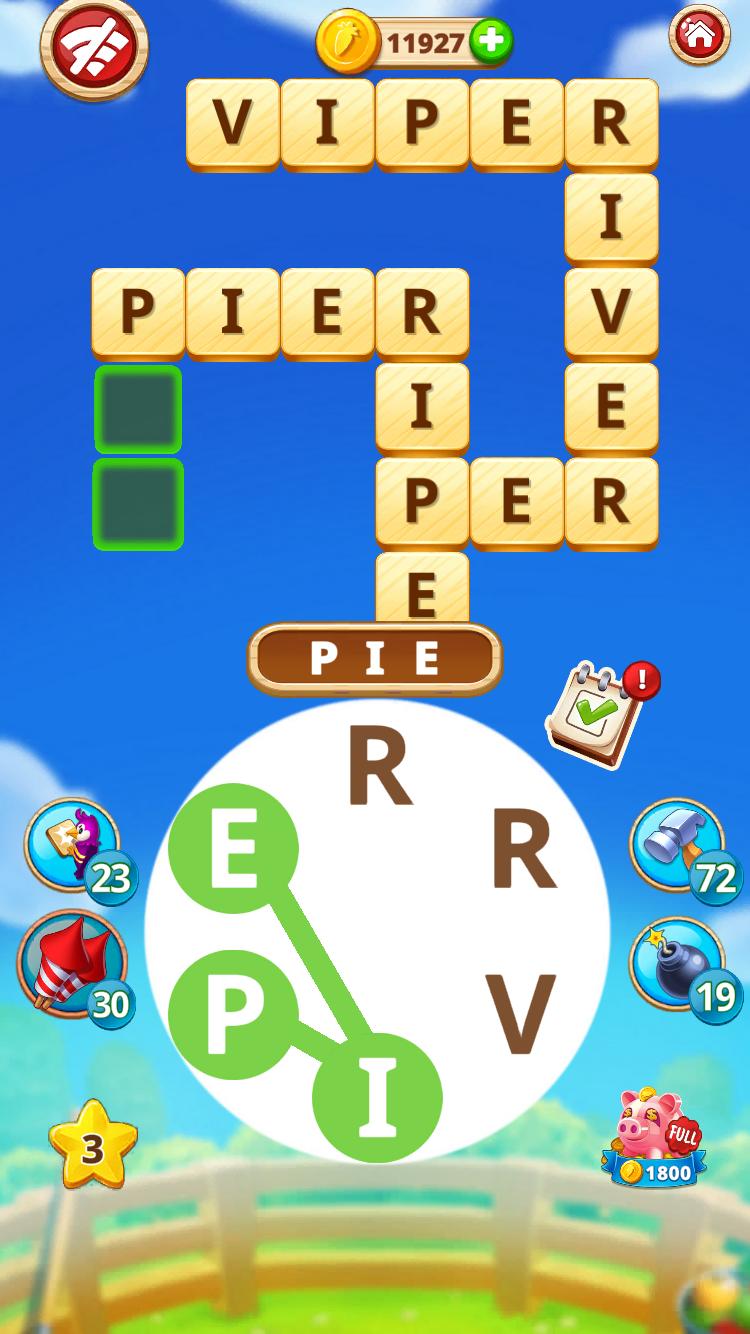Image resolution: width=750 pixels, height=1334 pixels.
Task: Open the gold star rewards
Action: [x=92, y=1146]
